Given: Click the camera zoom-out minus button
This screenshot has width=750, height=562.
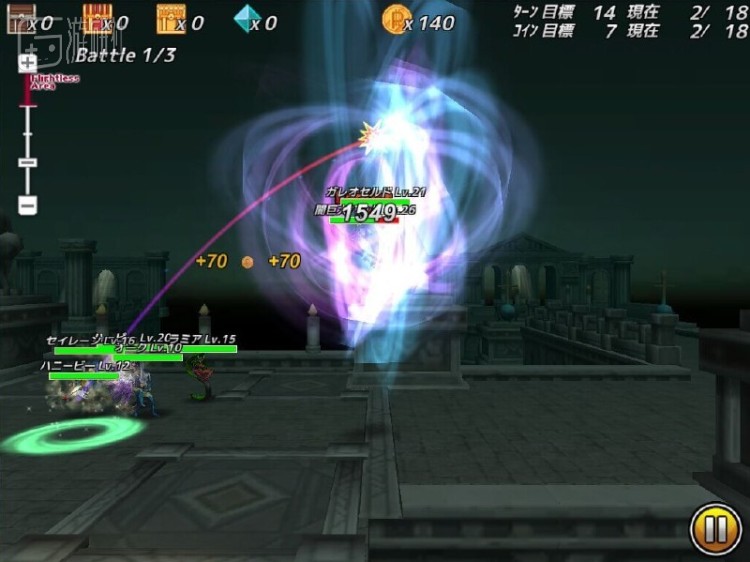Looking at the screenshot, I should pos(28,205).
